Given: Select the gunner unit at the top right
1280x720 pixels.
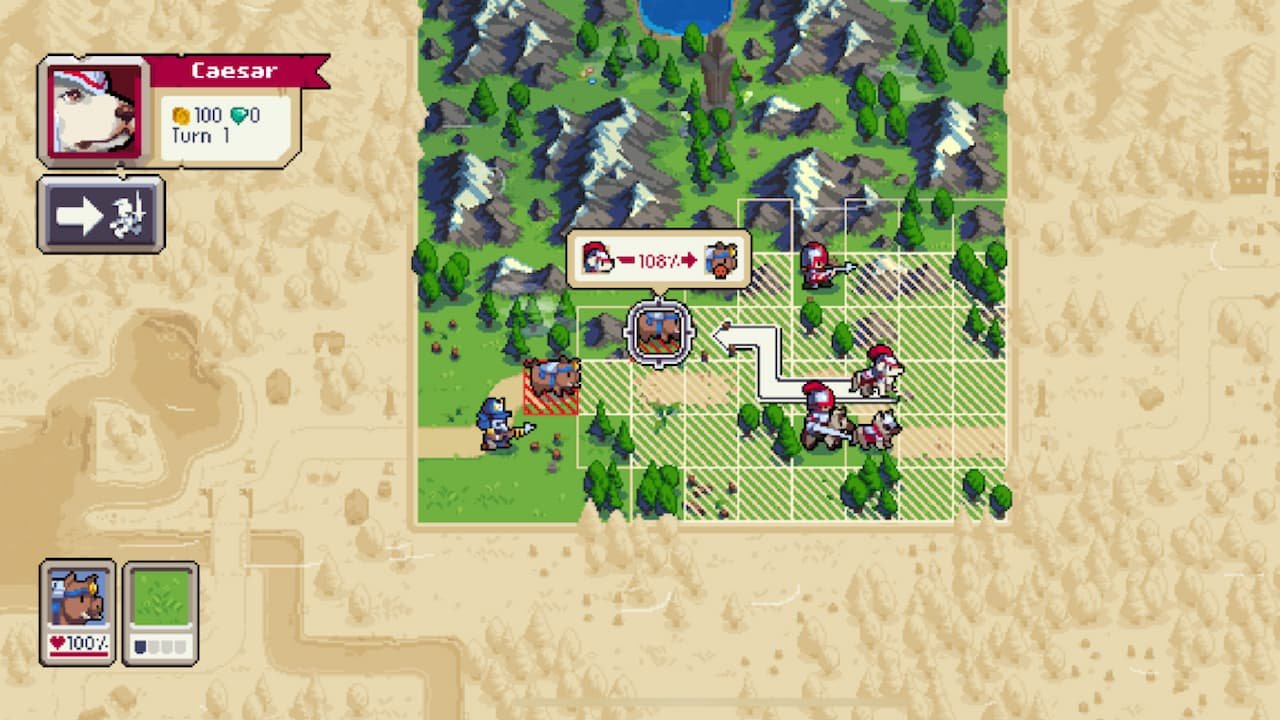Looking at the screenshot, I should (815, 265).
